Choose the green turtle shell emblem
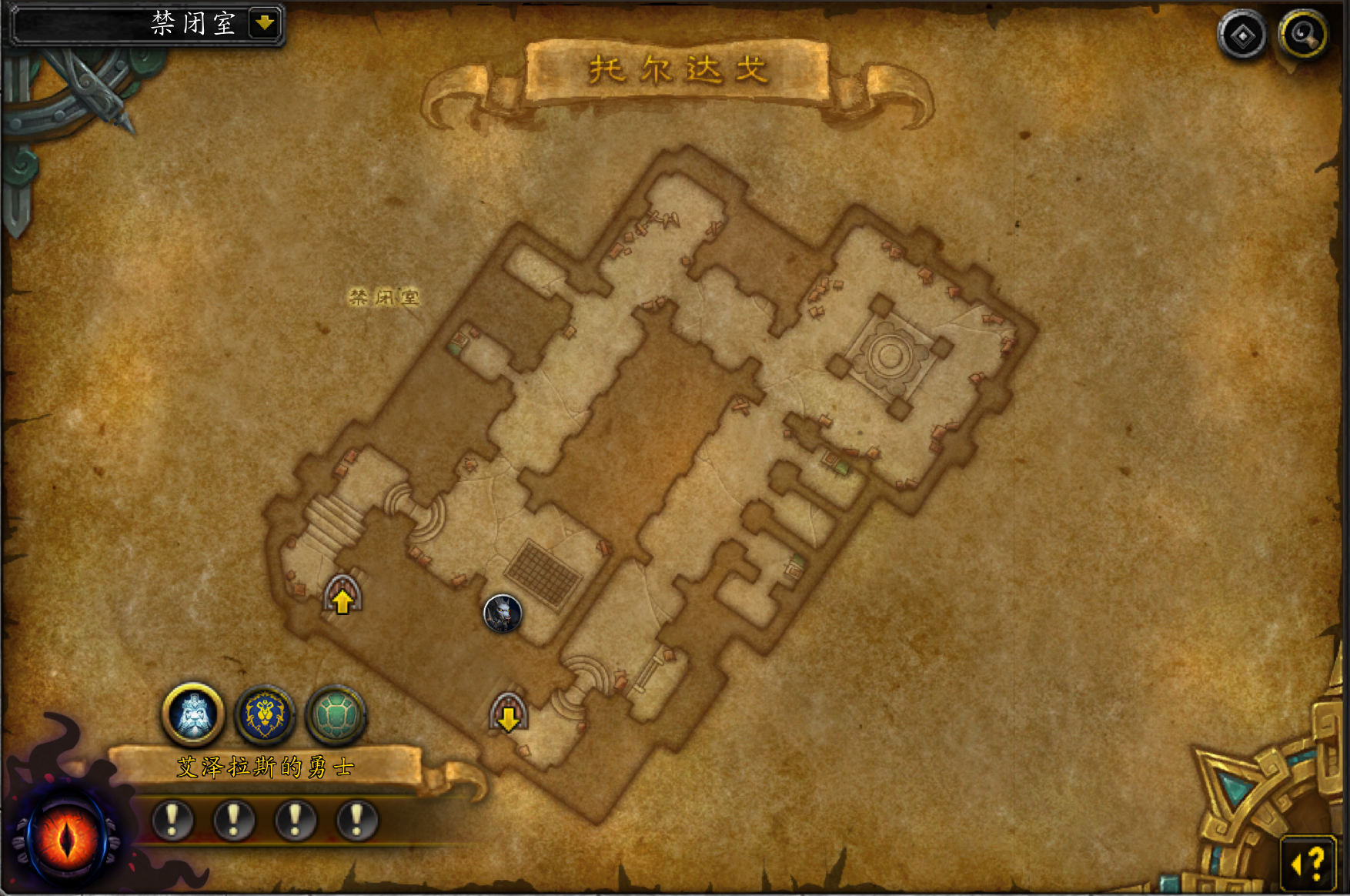 [x=336, y=714]
